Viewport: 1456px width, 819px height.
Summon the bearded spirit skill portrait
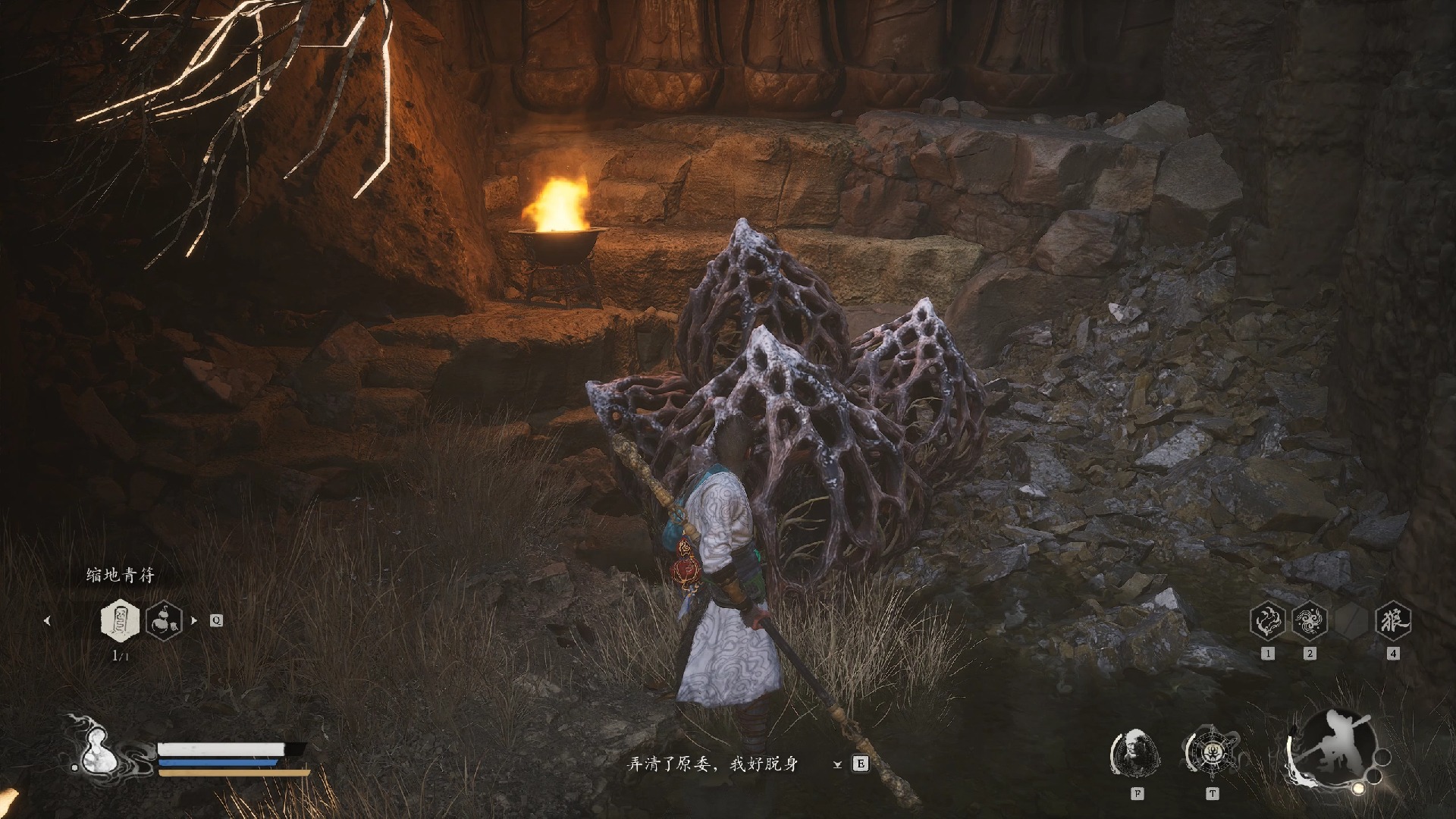(x=1136, y=753)
